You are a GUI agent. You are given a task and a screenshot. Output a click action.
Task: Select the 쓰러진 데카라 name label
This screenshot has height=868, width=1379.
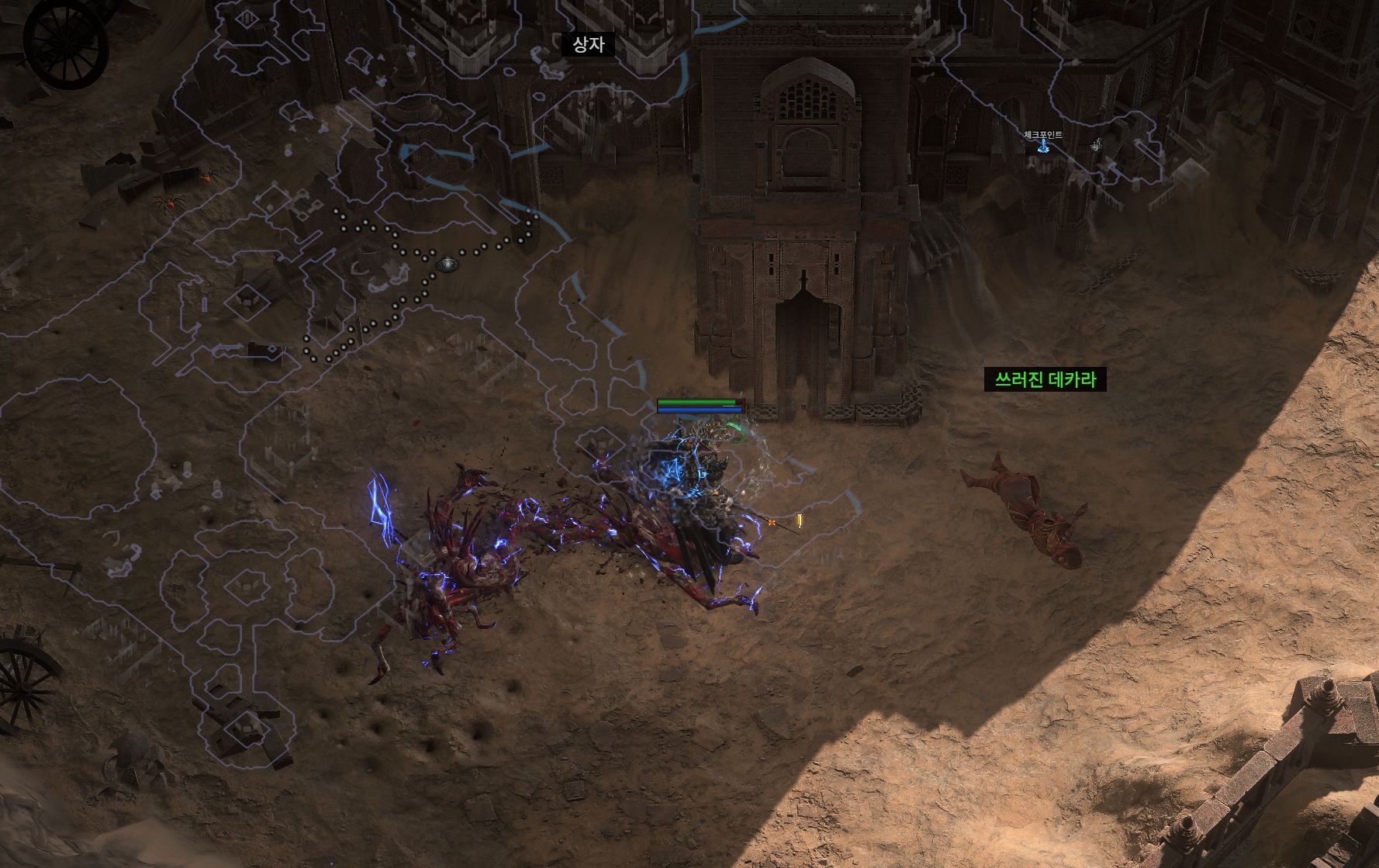pyautogui.click(x=1045, y=379)
